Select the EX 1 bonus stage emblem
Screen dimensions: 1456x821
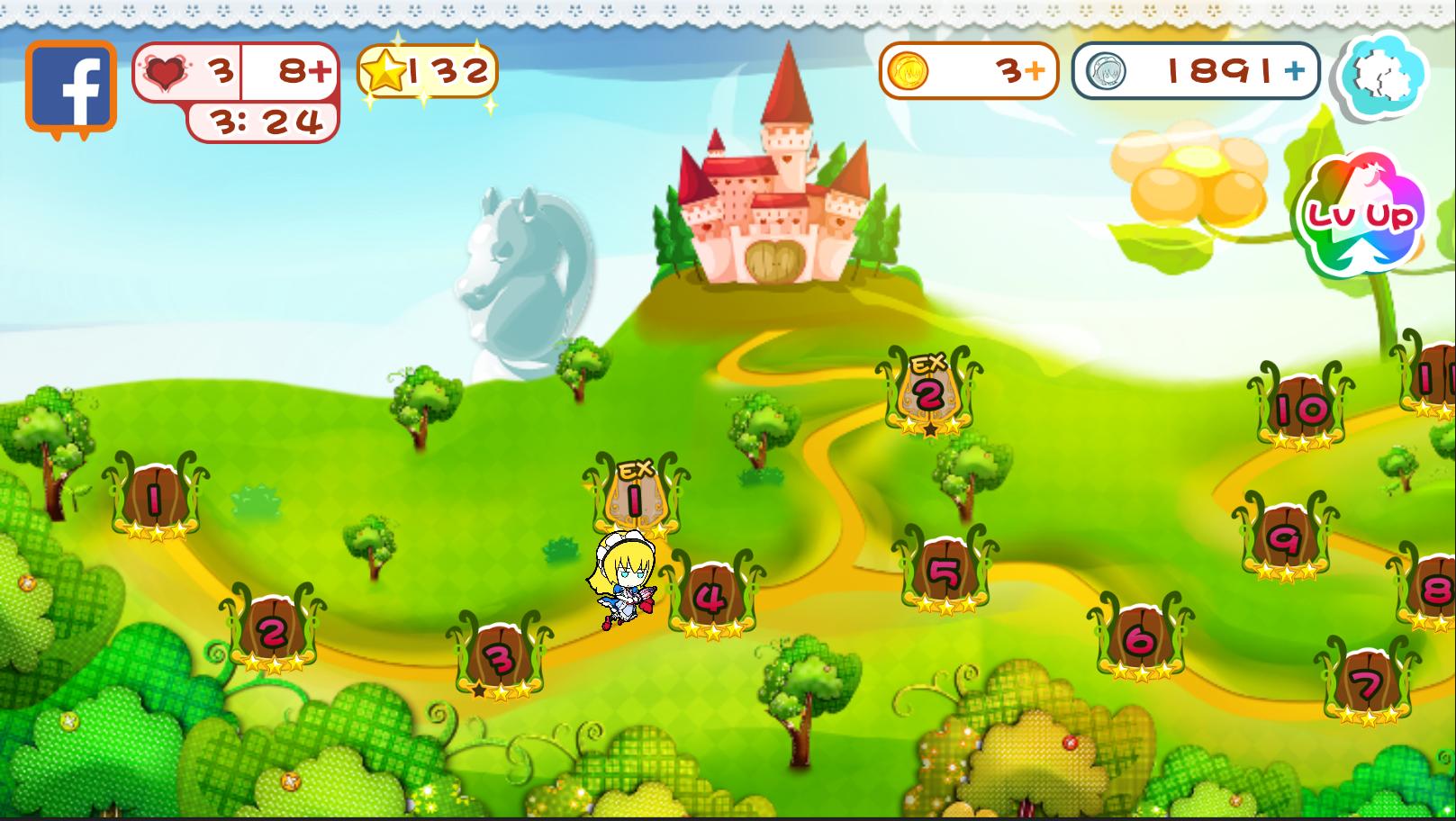(x=634, y=496)
